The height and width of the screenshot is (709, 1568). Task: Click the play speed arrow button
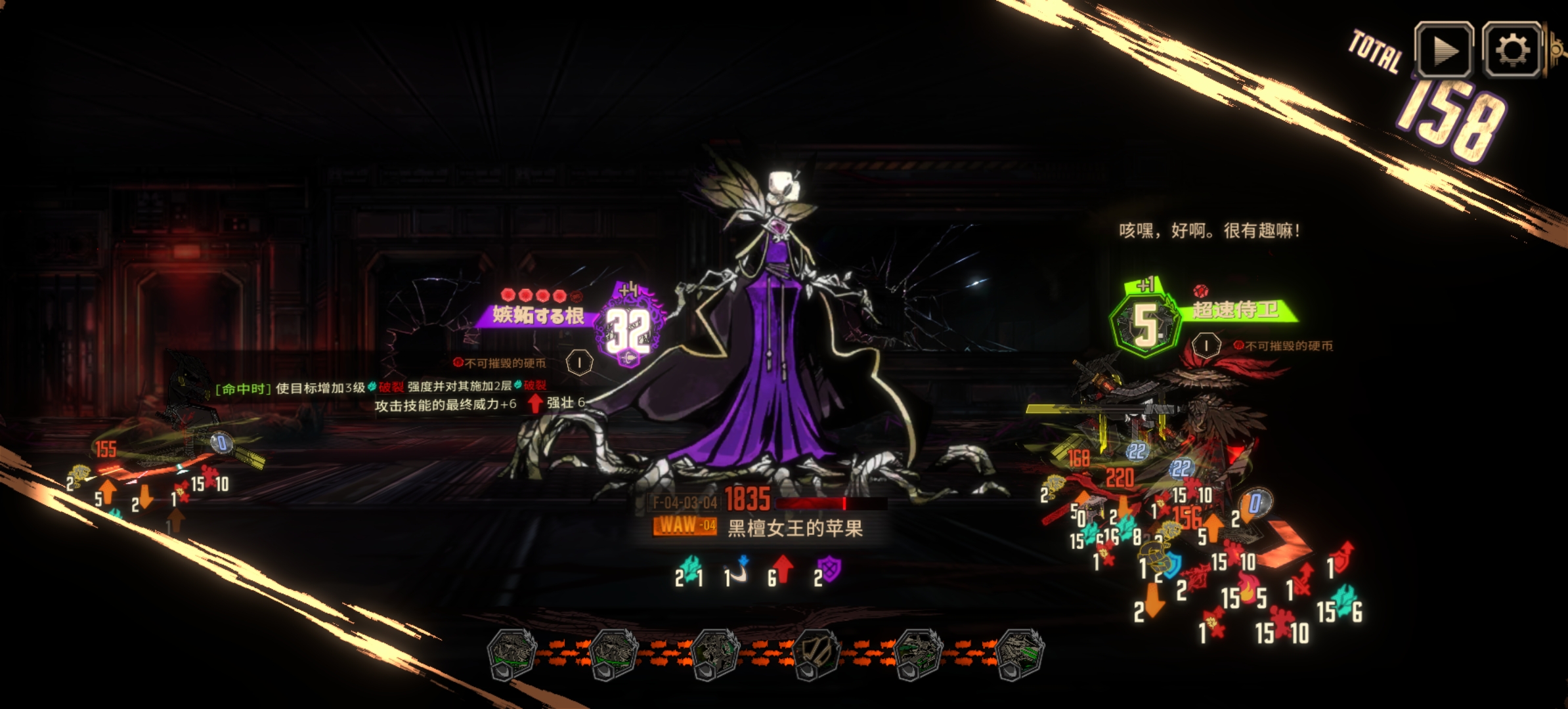[1443, 51]
